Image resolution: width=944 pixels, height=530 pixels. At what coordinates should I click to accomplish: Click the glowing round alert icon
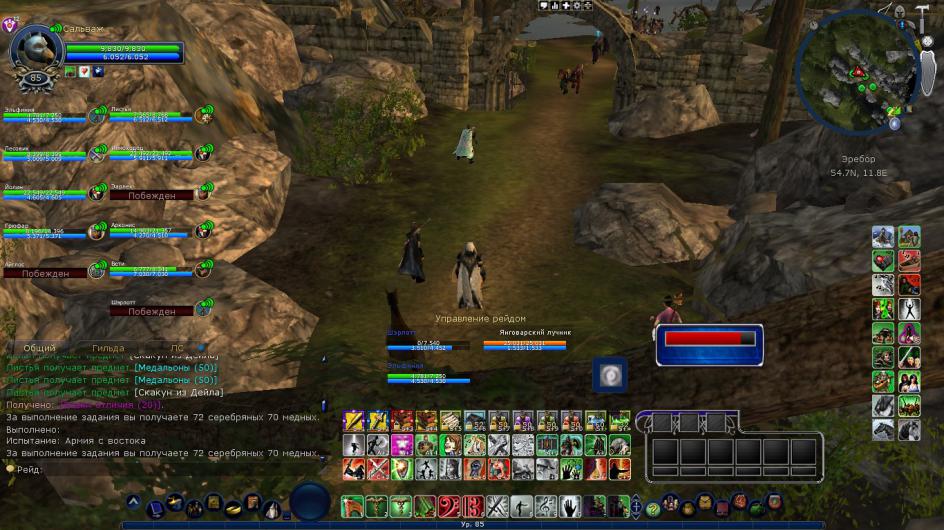click(609, 373)
